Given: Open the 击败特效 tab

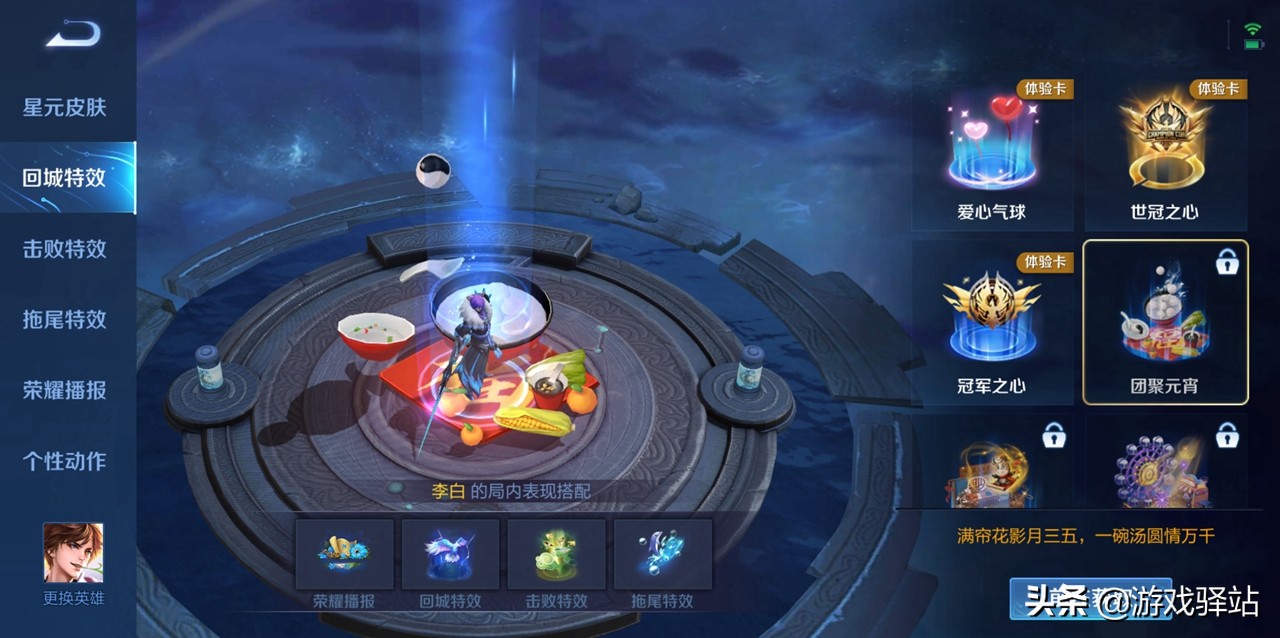Looking at the screenshot, I should click(65, 249).
